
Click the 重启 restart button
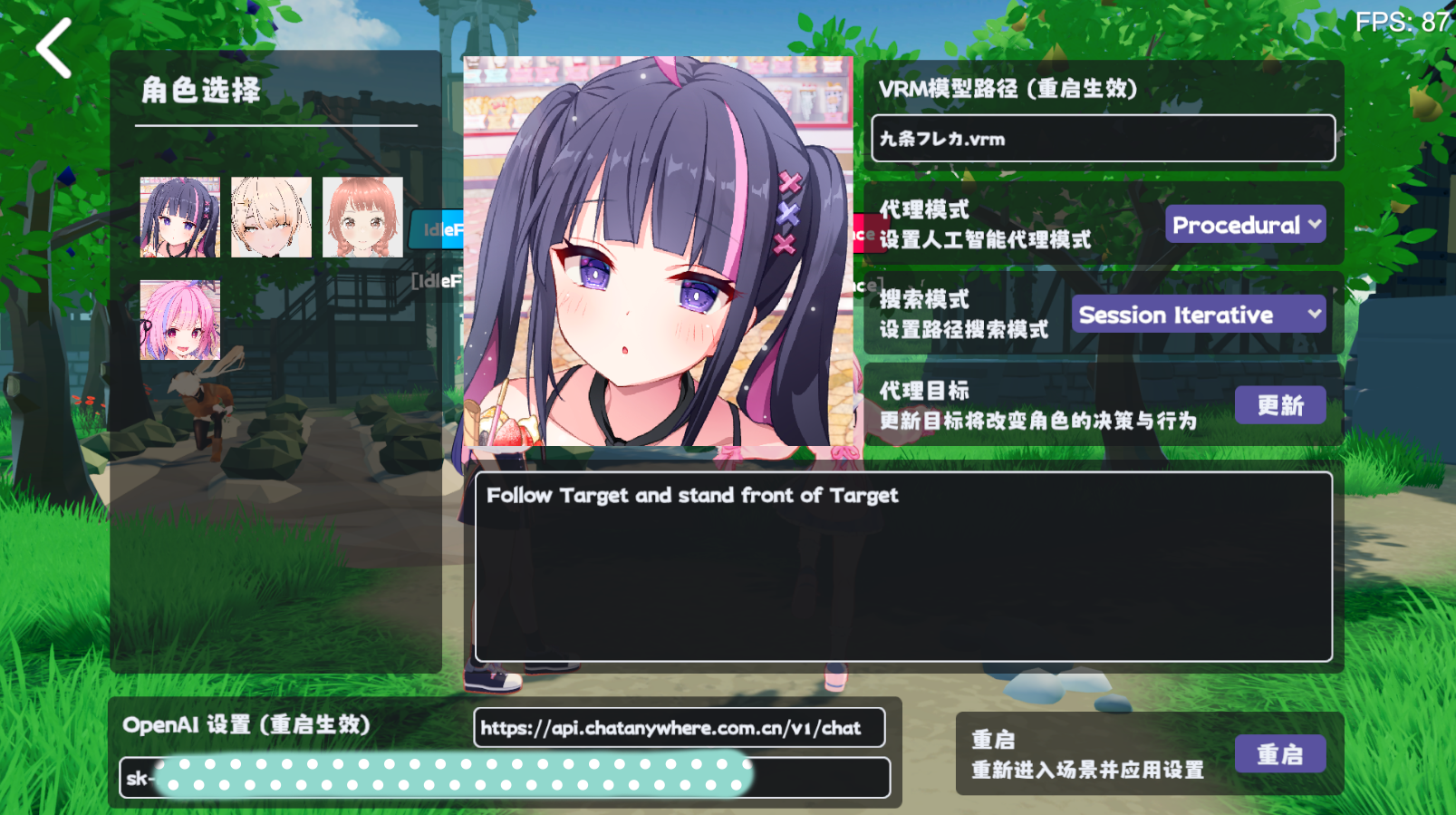[x=1279, y=754]
